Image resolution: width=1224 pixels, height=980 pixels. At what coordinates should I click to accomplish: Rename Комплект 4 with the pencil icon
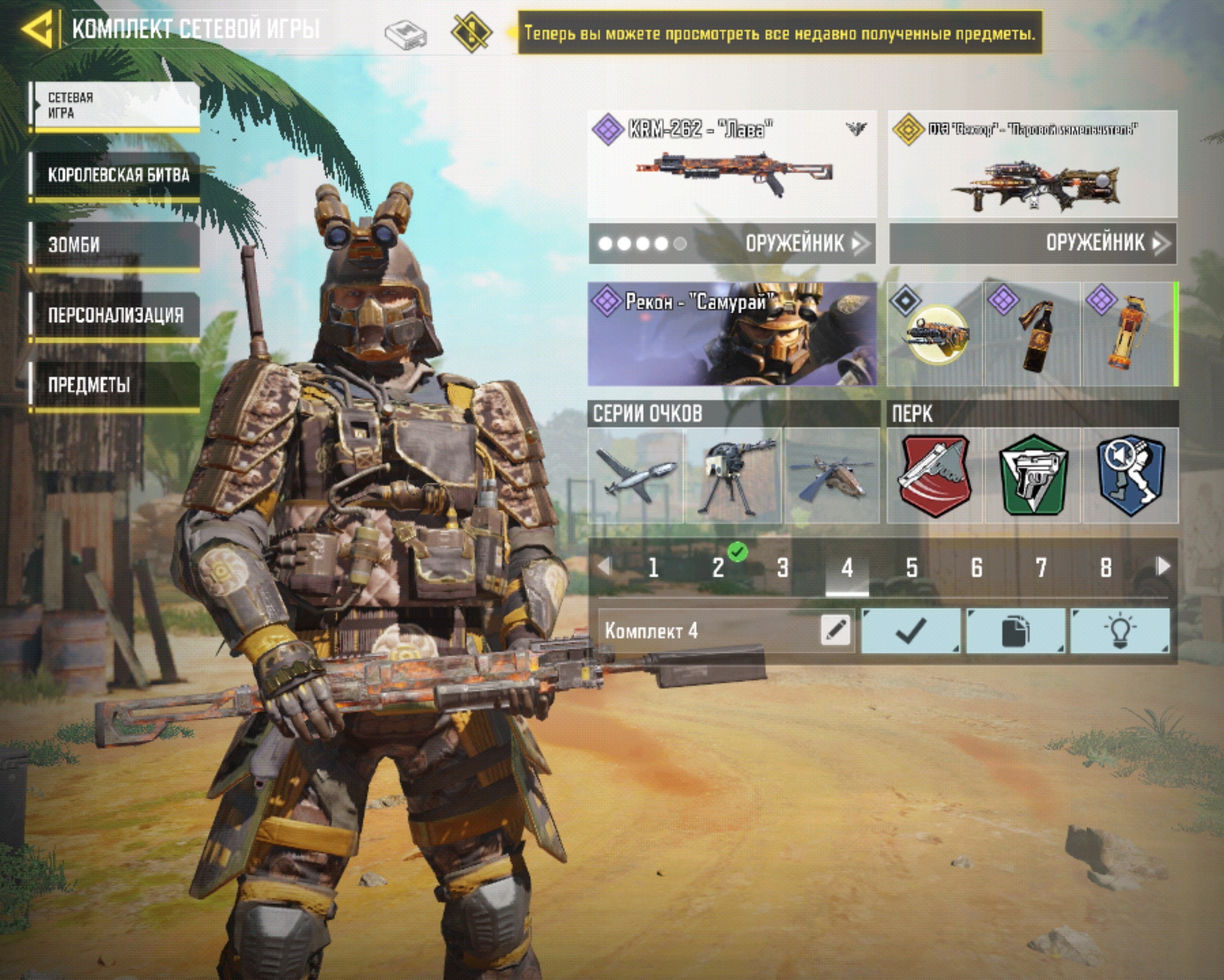pos(836,630)
